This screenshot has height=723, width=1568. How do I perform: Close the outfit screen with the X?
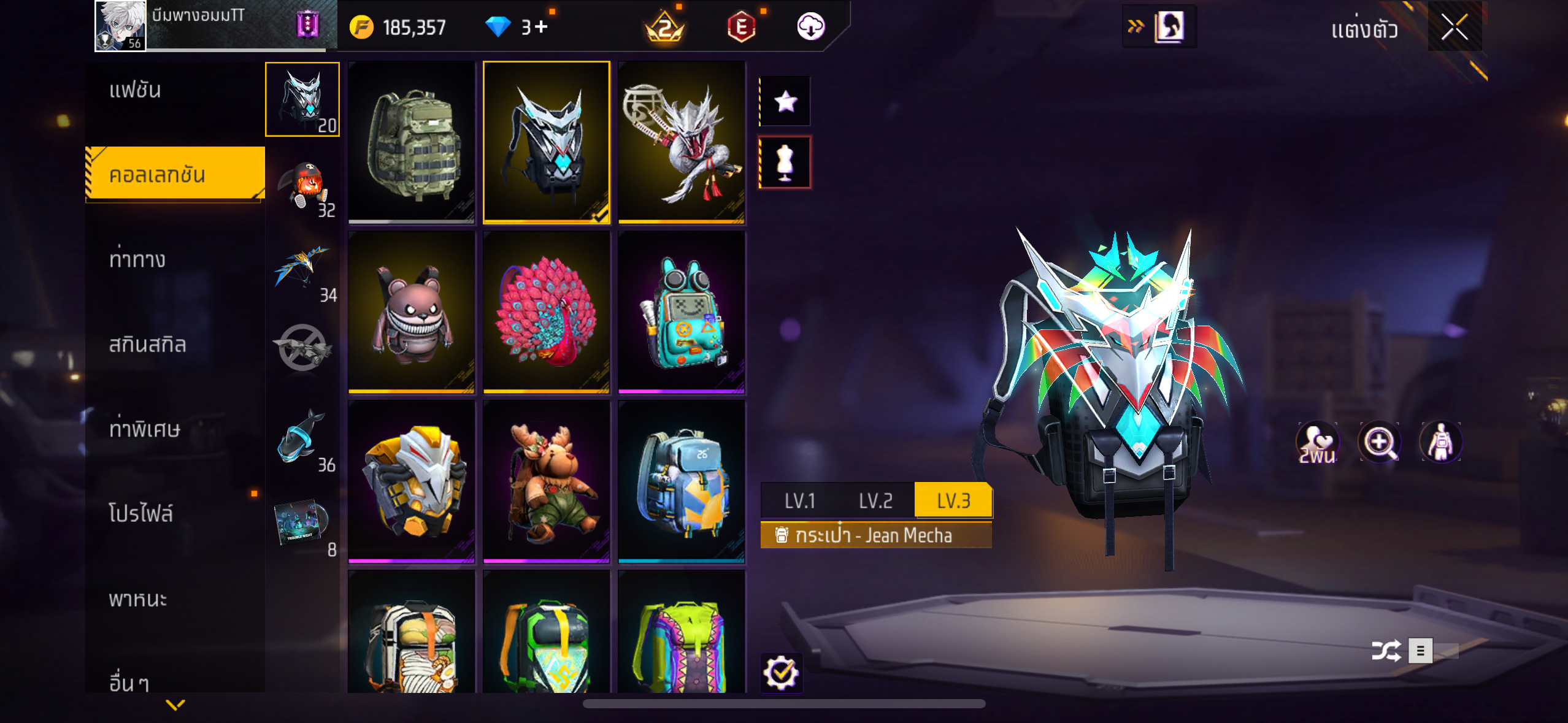coord(1455,28)
